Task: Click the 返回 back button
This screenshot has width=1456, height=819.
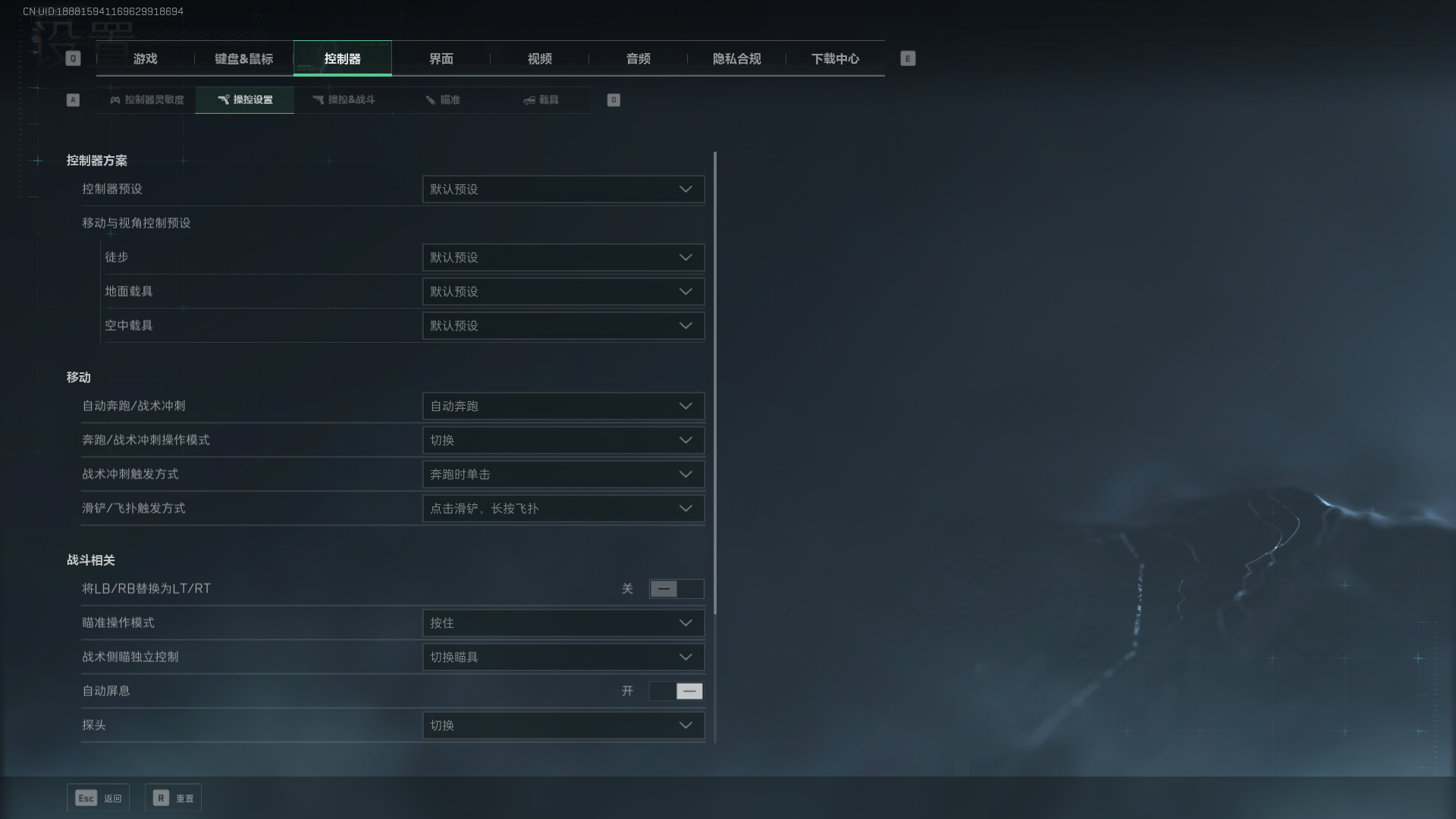Action: pos(99,798)
